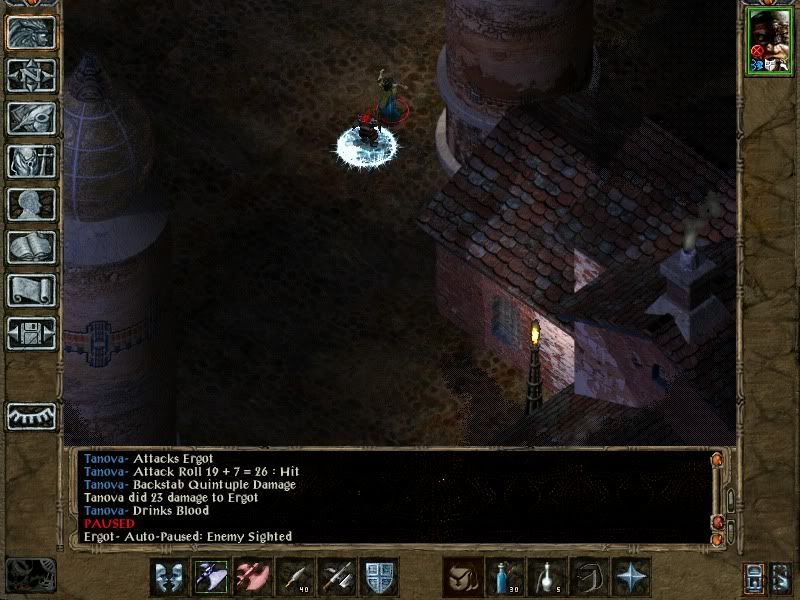Click the talk button with two faces
Screen dimensions: 800x600
pos(168,577)
